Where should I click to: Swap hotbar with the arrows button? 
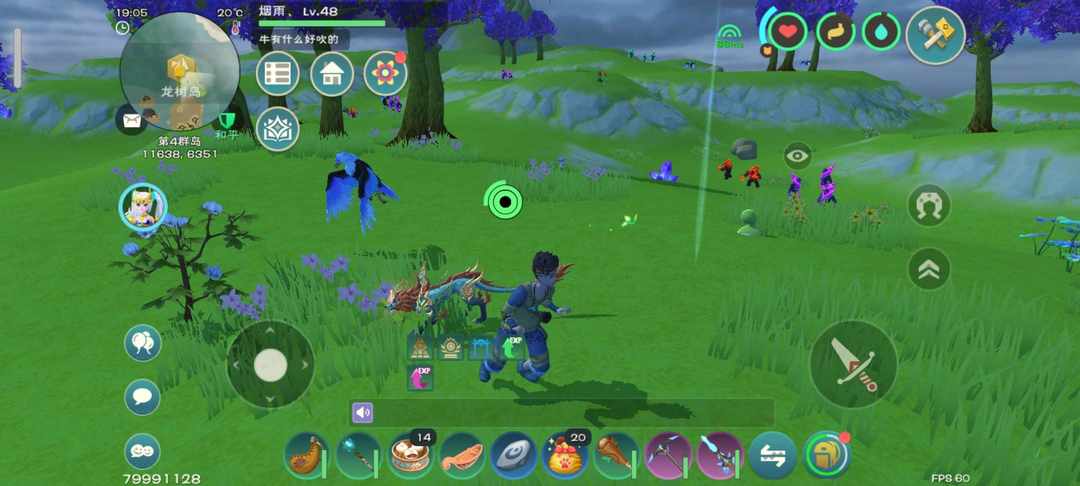coord(772,455)
